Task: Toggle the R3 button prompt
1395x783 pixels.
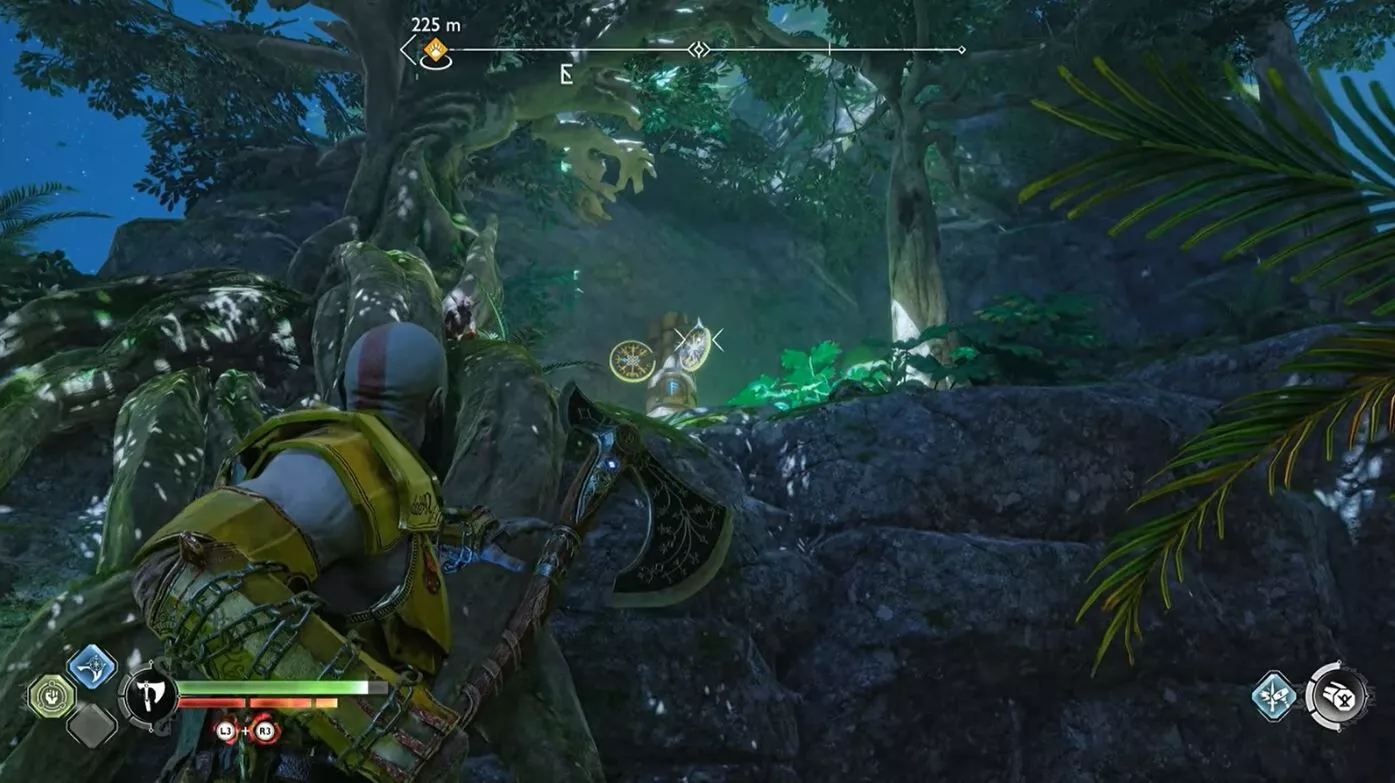Action: tap(264, 732)
